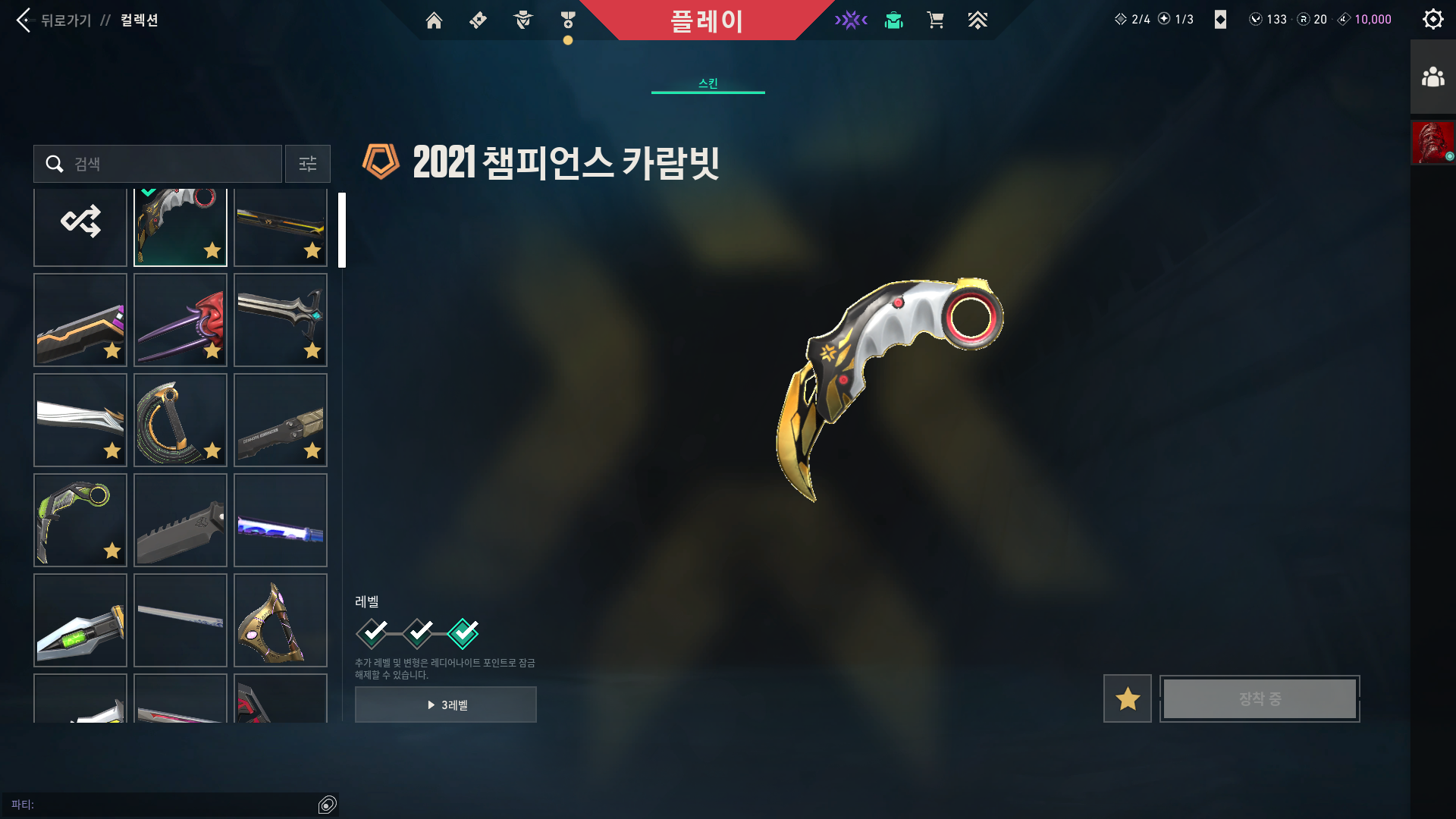This screenshot has height=819, width=1456.
Task: Open the Esports VCT hub icon
Action: [x=852, y=20]
